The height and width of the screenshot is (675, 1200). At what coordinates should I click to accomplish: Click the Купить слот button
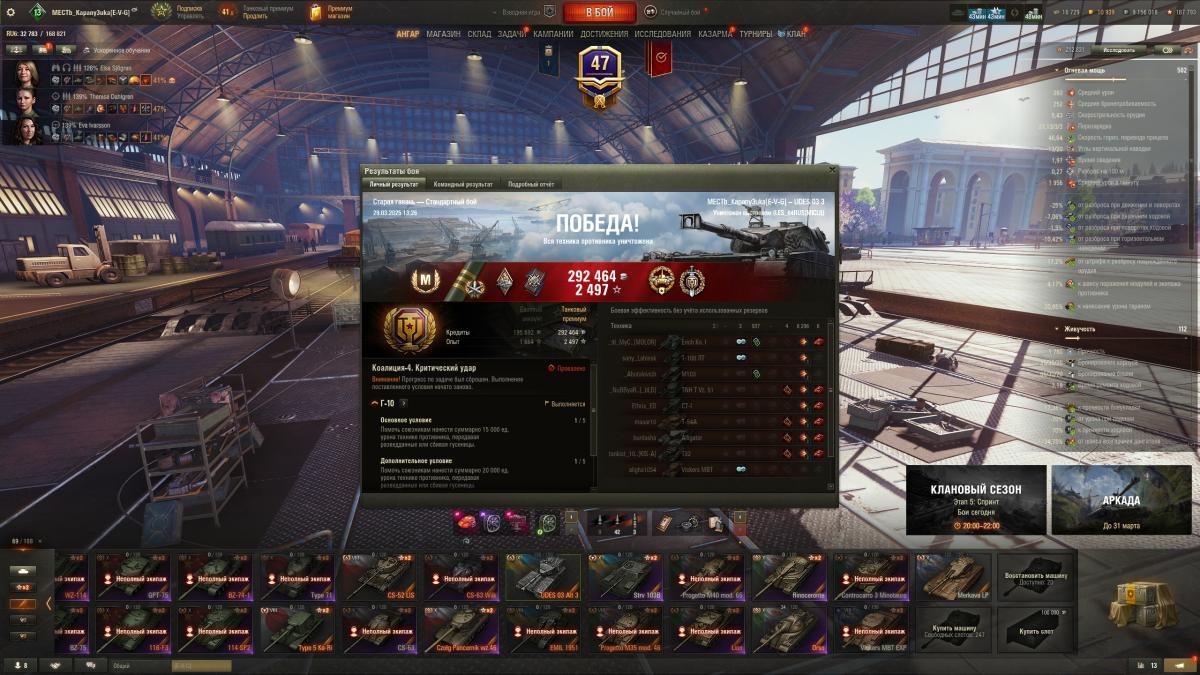1035,629
